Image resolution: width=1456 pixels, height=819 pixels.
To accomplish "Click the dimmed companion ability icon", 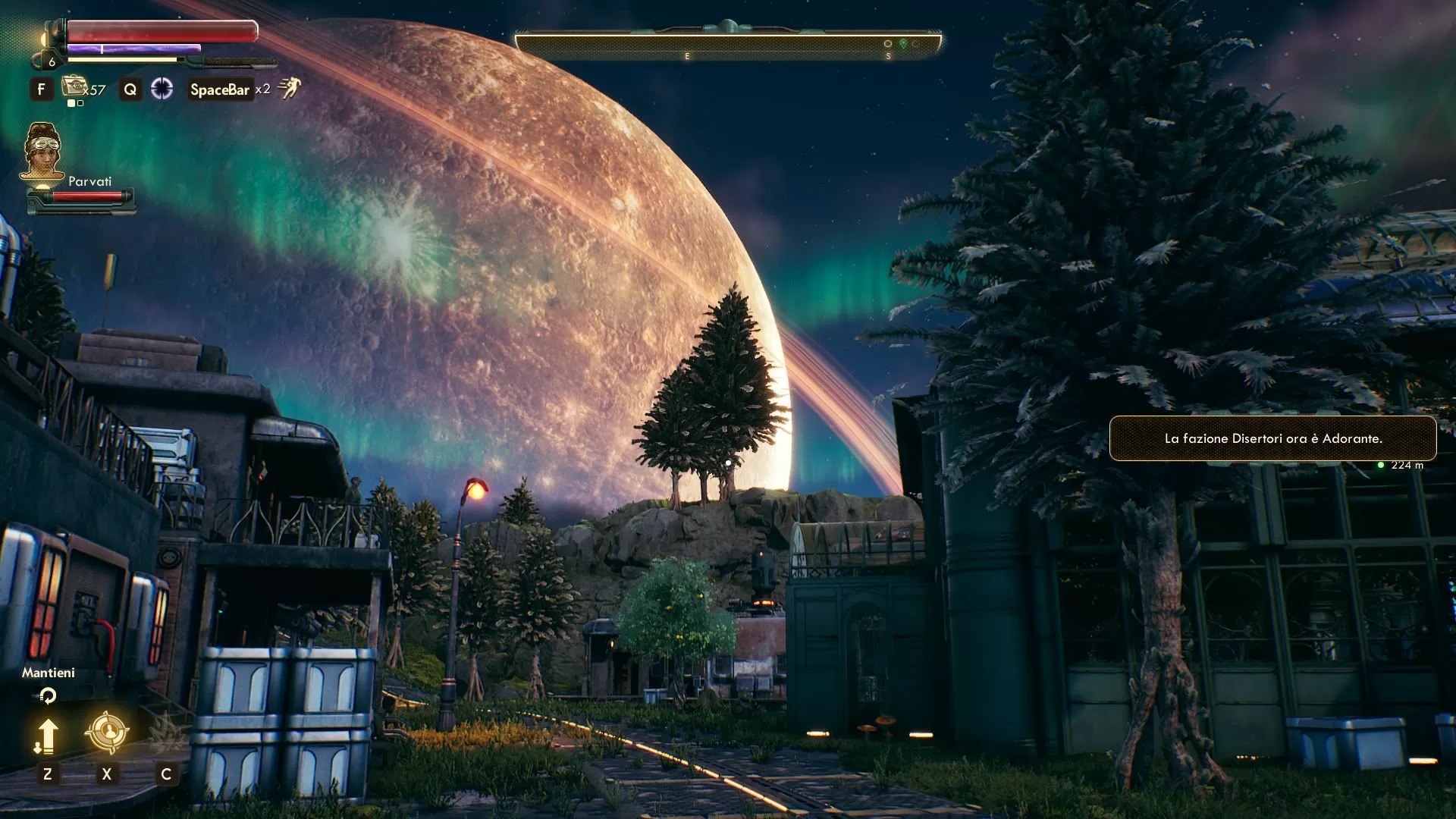I will pos(165,733).
